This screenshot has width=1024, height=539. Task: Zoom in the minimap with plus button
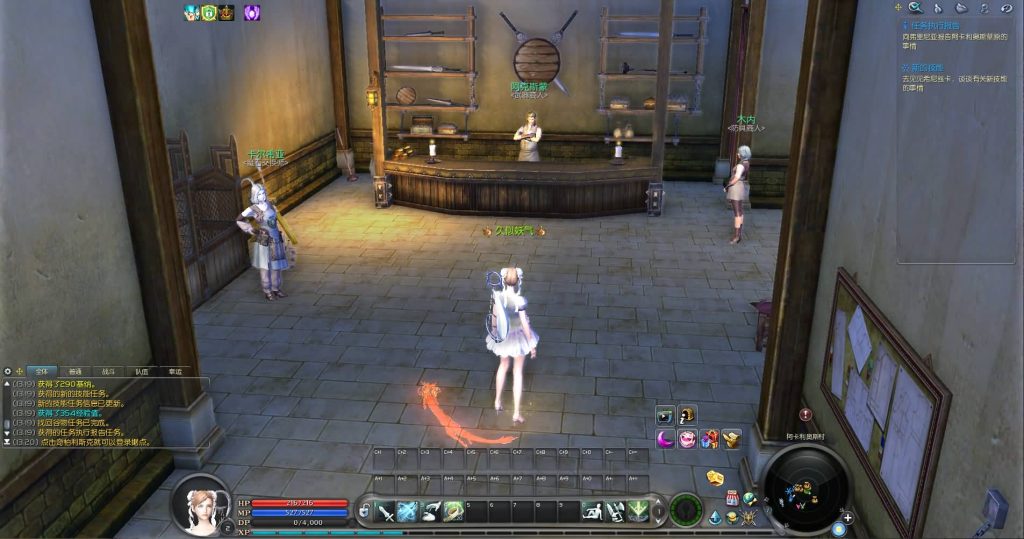point(848,517)
